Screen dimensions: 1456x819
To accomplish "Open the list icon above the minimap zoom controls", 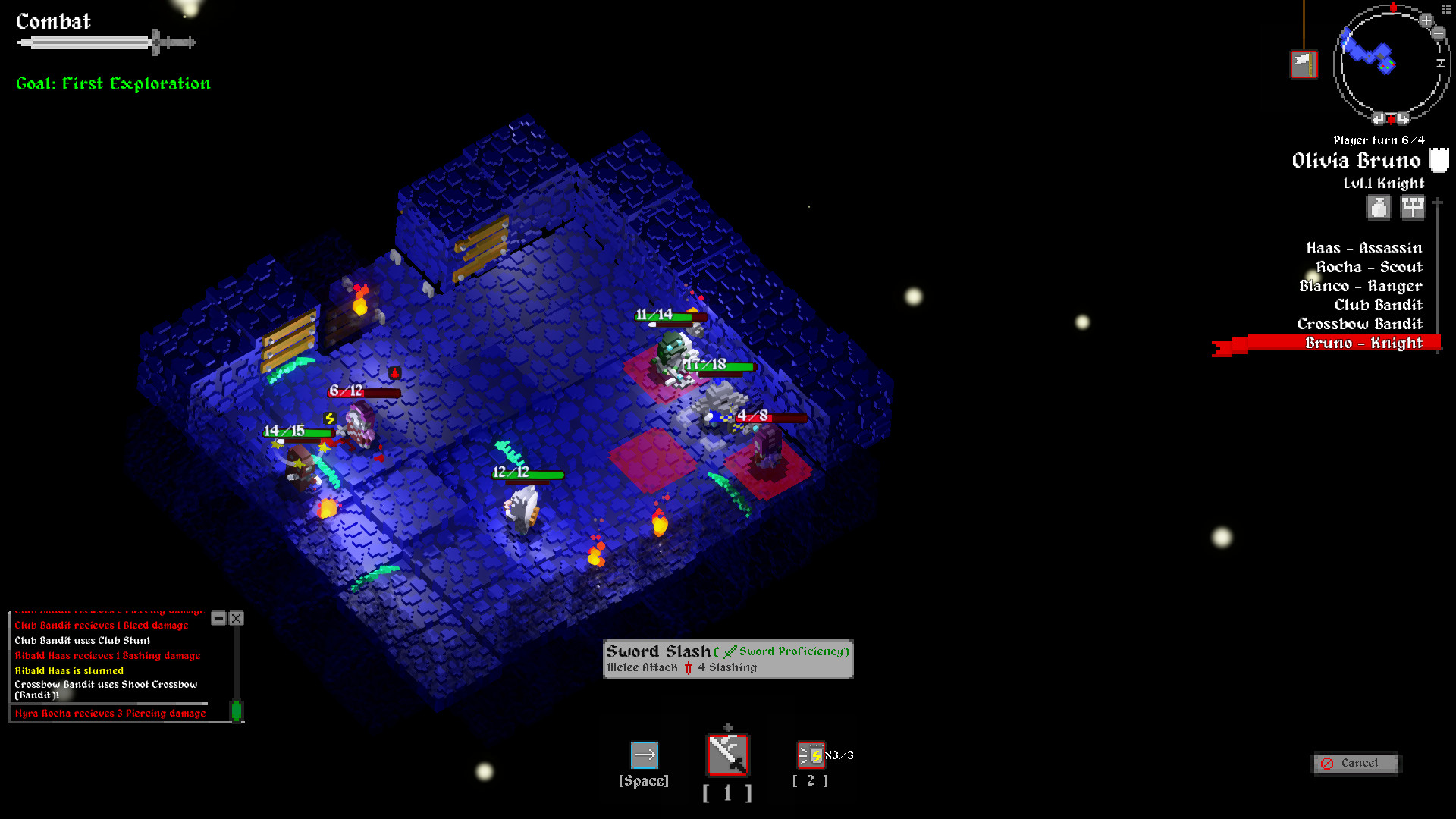I will [x=1446, y=10].
